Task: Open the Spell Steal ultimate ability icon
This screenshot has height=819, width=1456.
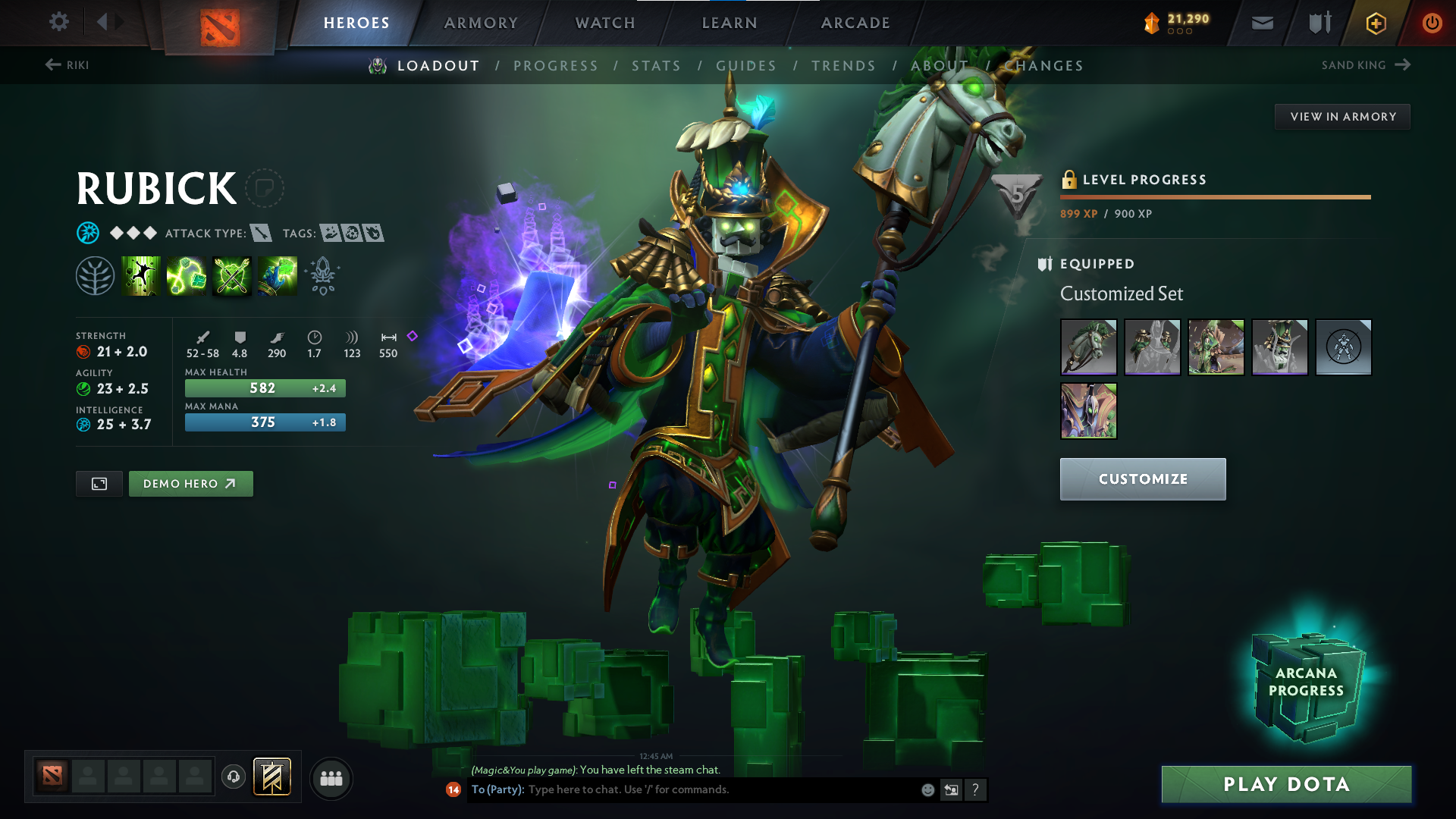Action: [277, 275]
